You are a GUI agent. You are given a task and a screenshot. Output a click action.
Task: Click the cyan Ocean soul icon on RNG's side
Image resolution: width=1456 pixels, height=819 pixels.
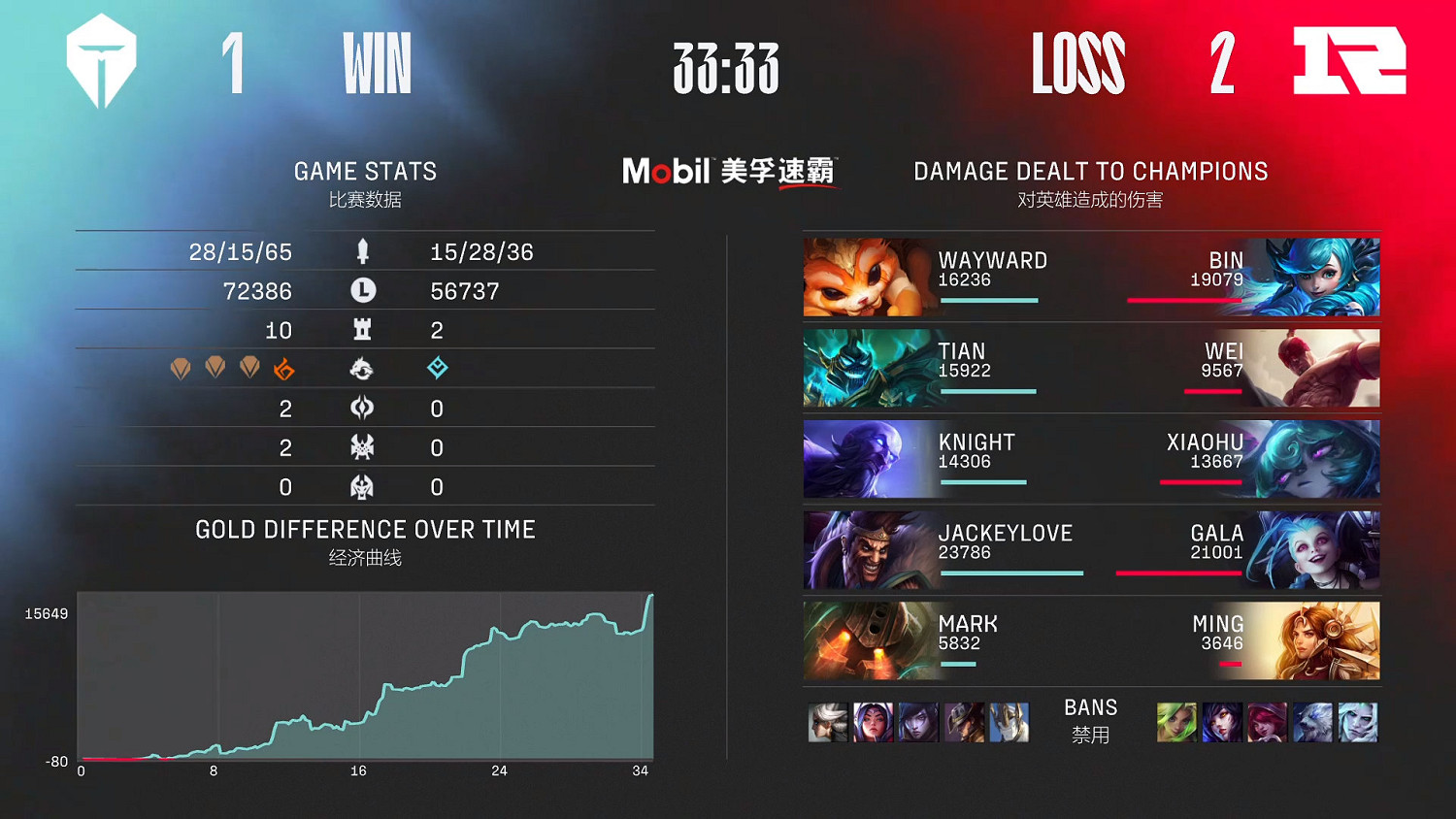click(x=437, y=368)
